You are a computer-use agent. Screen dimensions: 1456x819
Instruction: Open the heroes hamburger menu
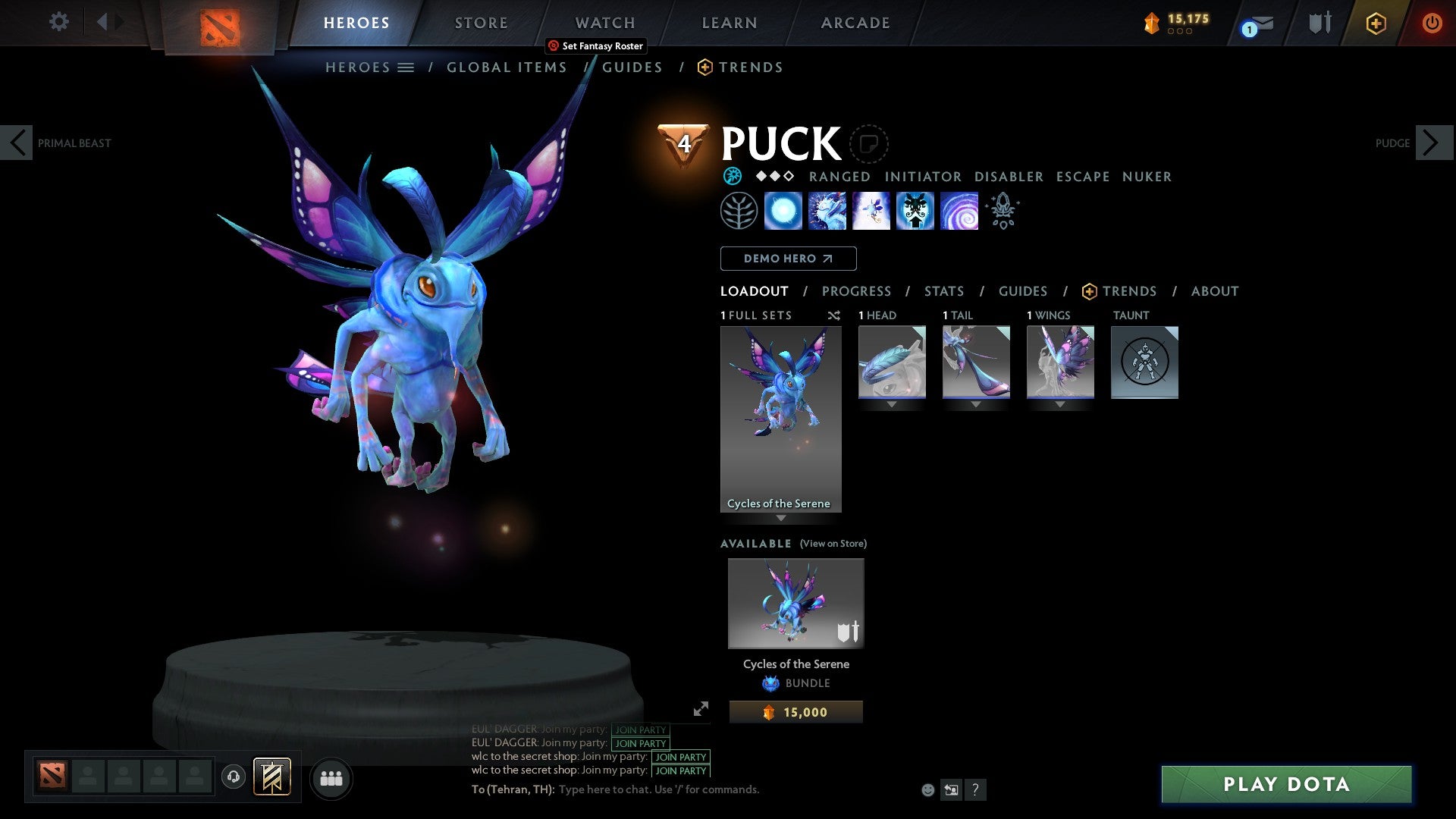point(407,67)
